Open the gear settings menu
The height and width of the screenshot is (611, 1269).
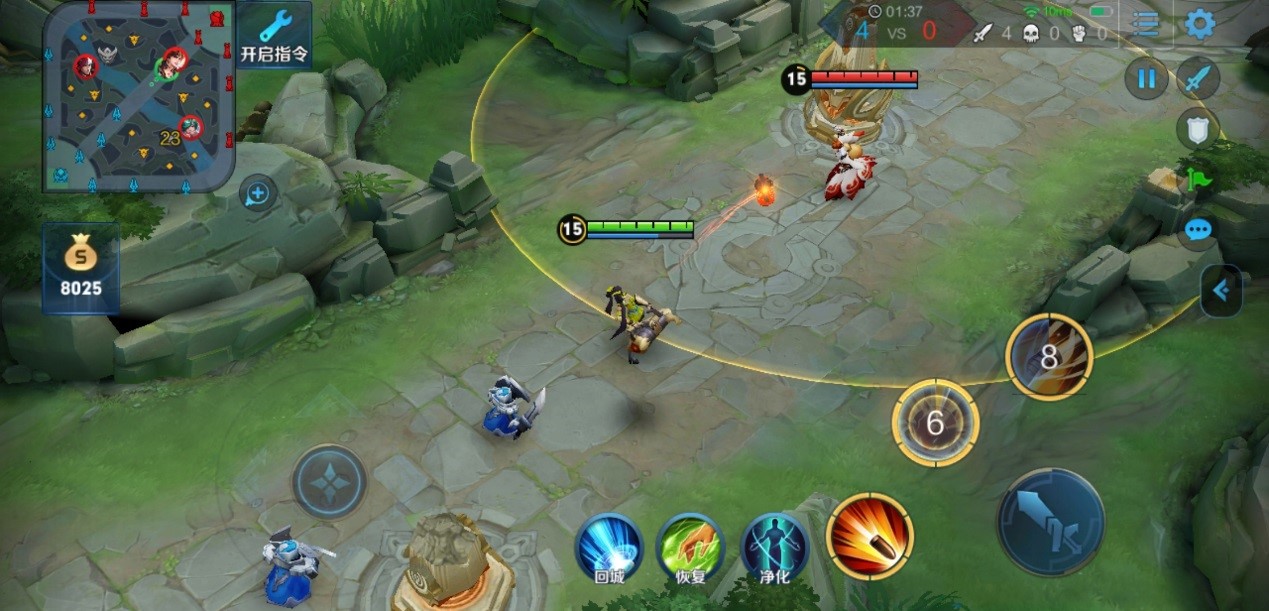(1200, 24)
